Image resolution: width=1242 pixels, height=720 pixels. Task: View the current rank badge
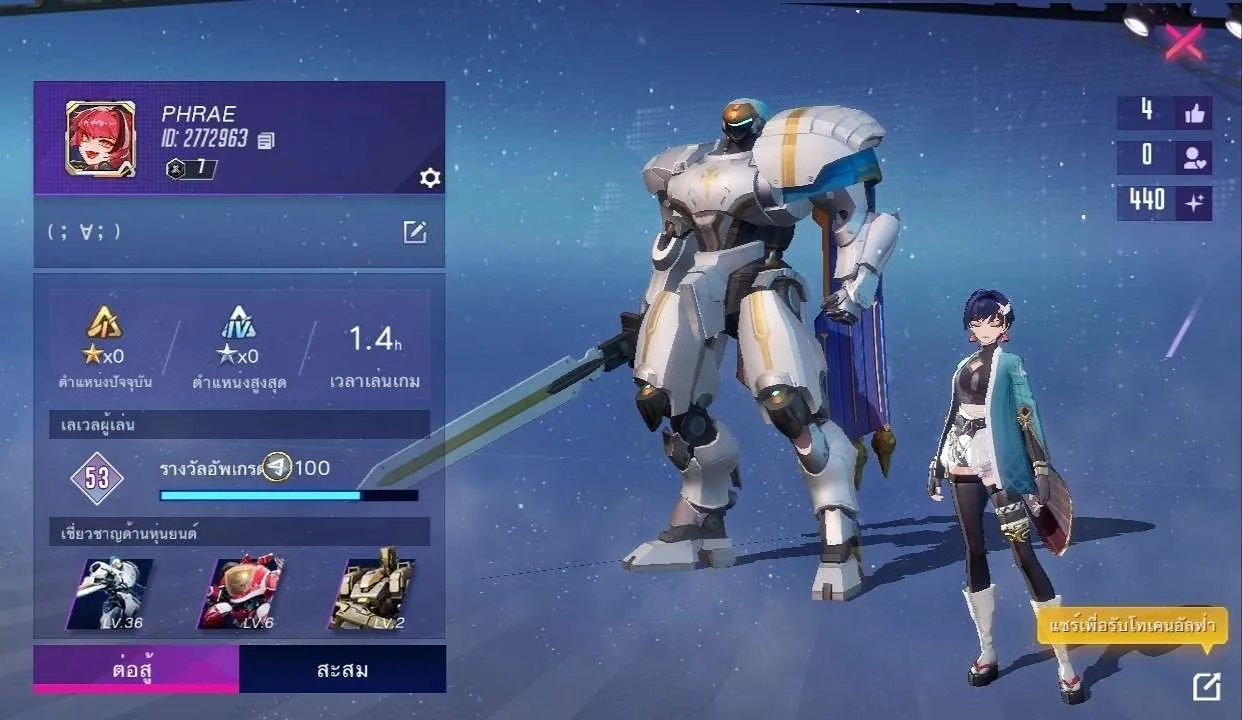(x=104, y=323)
